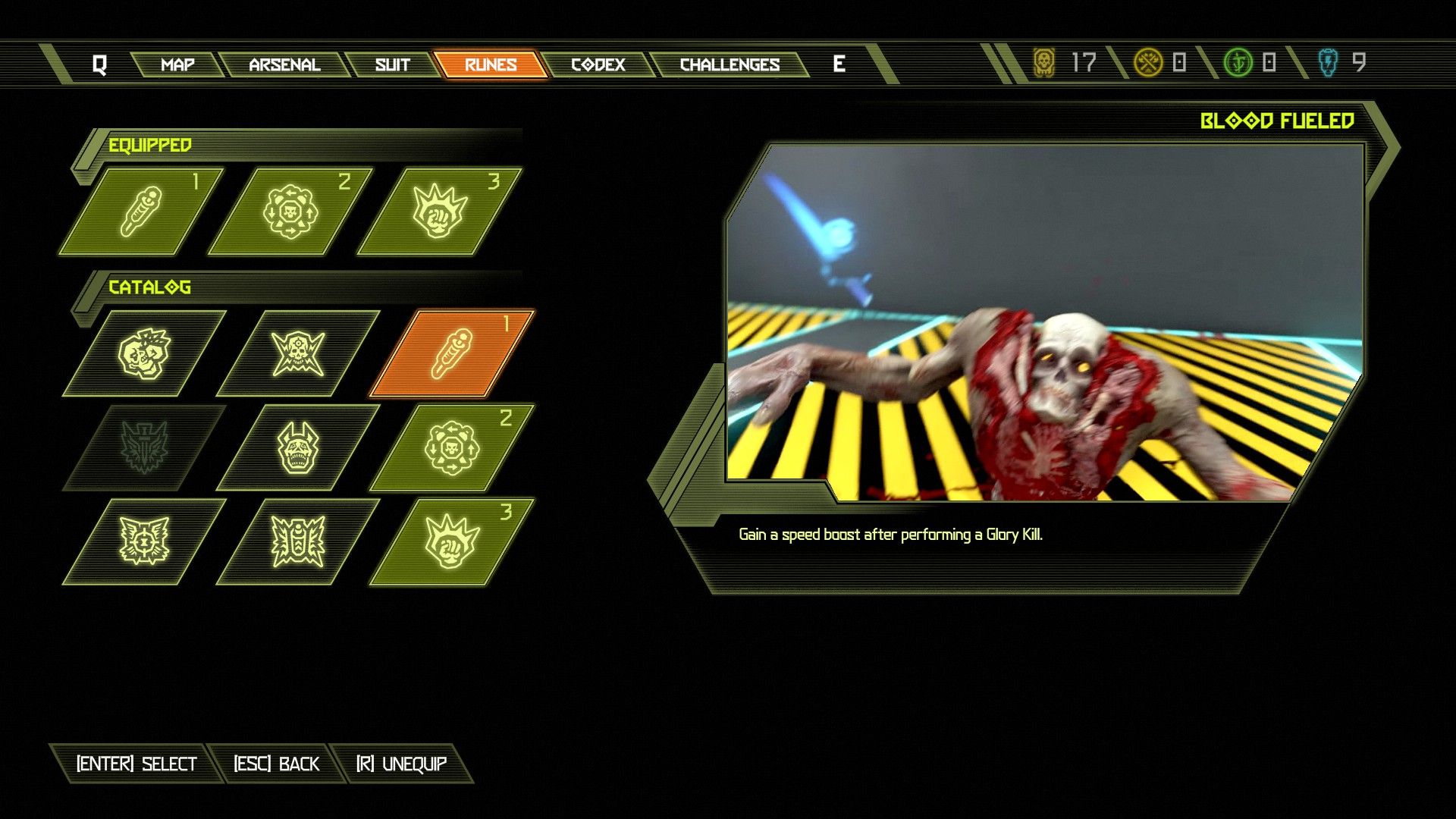
Task: Select the two-skulls rune in the catalog
Action: (x=145, y=353)
